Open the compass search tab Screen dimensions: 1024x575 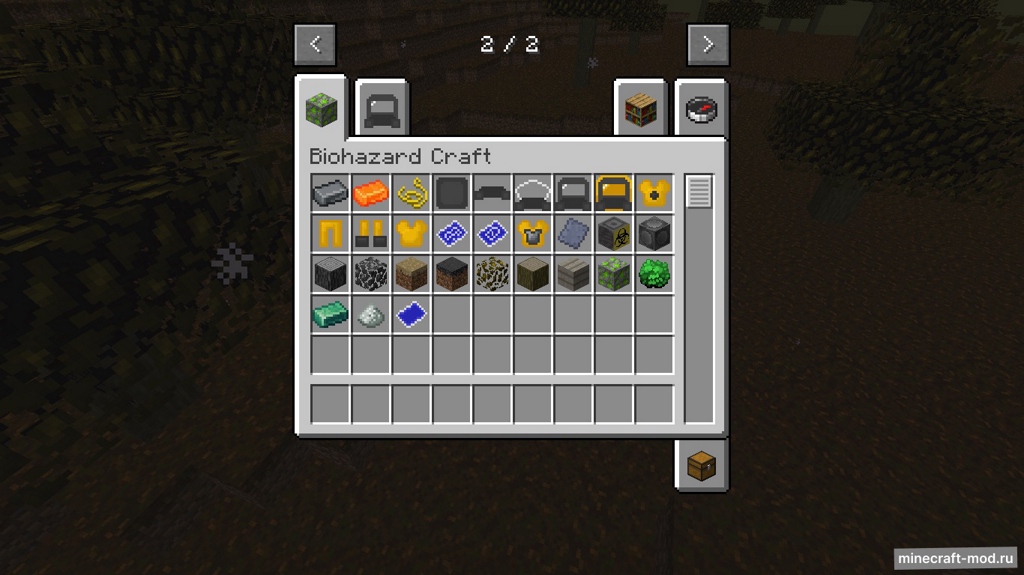pos(701,108)
